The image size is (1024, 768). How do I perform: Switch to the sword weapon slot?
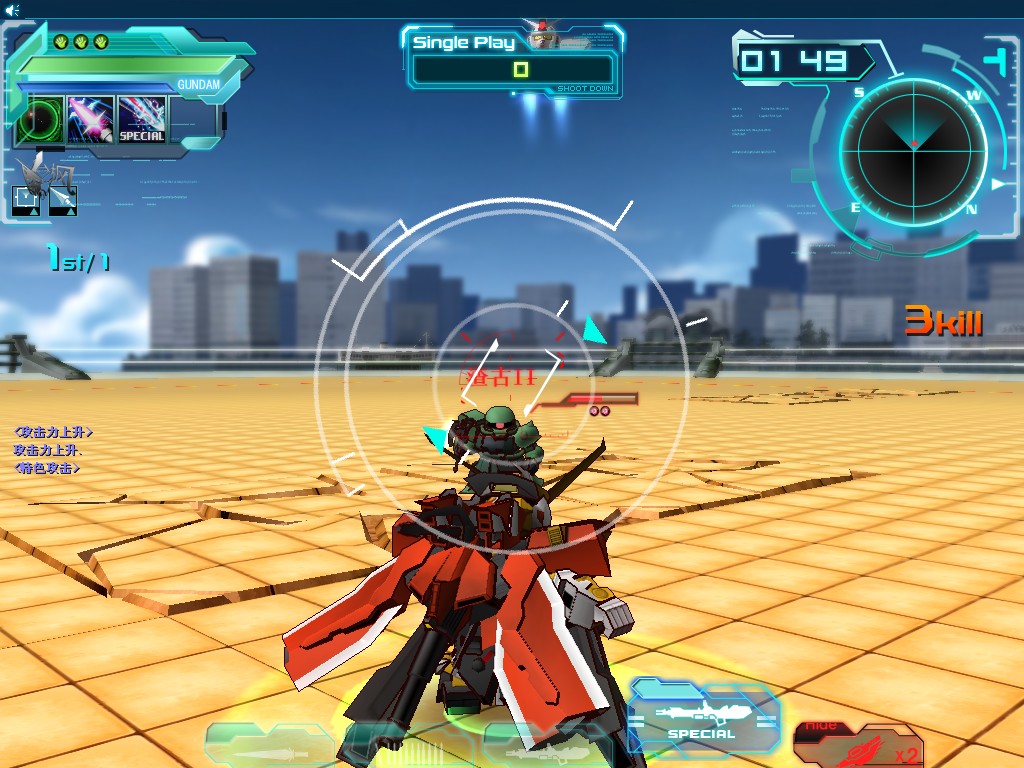click(x=270, y=748)
